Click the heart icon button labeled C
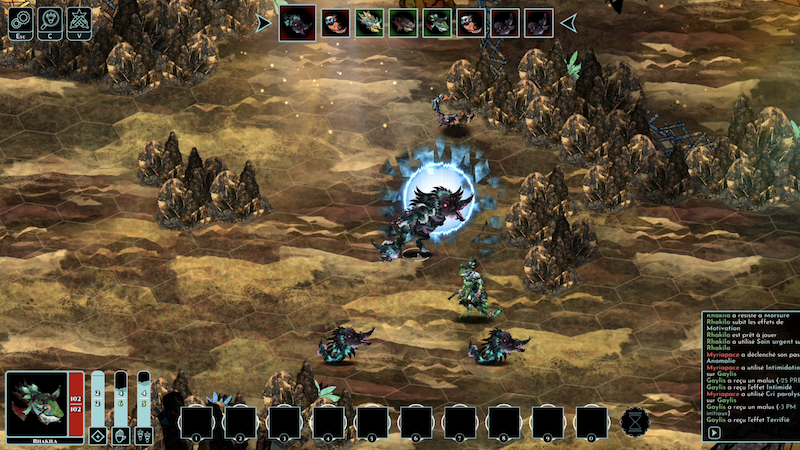Image resolution: width=800 pixels, height=450 pixels. click(x=50, y=20)
